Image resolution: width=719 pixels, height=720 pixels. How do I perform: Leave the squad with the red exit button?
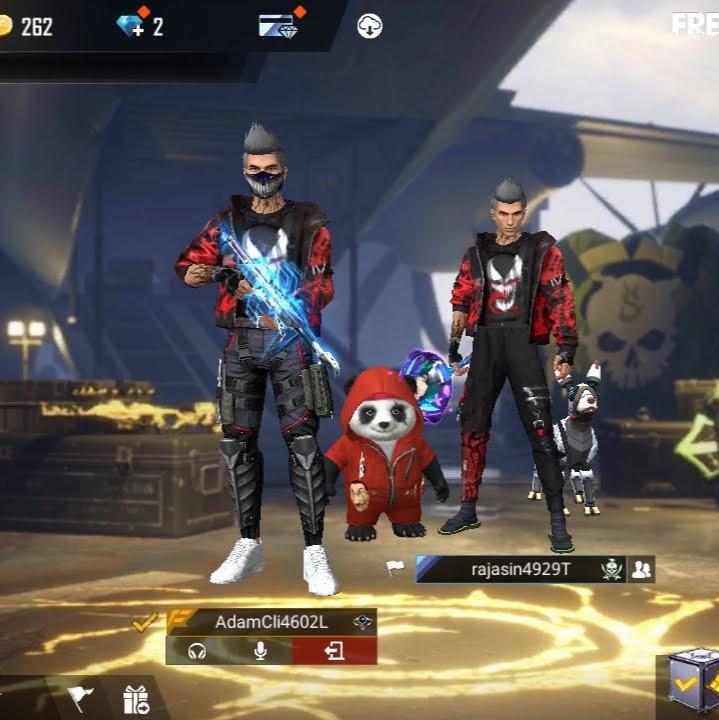coord(334,651)
